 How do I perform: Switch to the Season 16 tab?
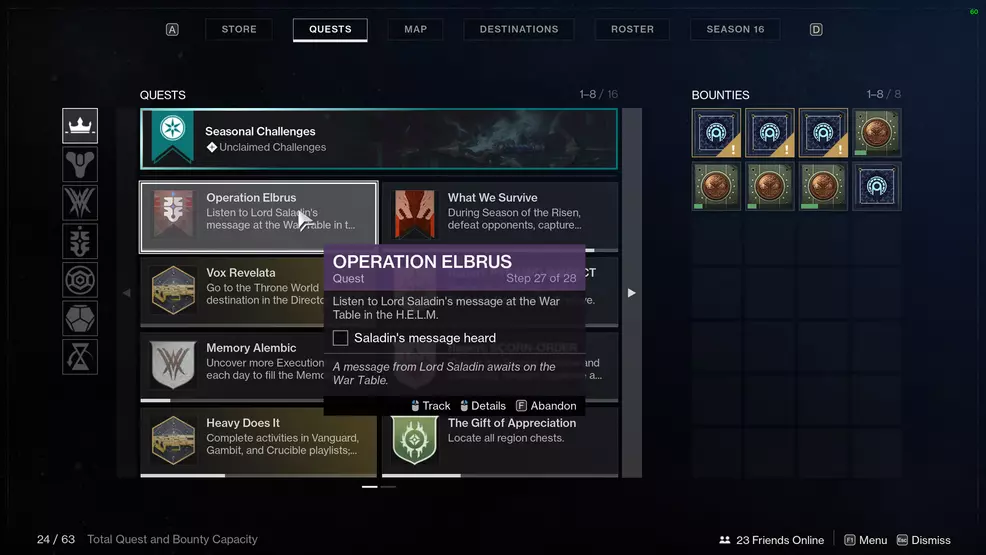pyautogui.click(x=735, y=29)
